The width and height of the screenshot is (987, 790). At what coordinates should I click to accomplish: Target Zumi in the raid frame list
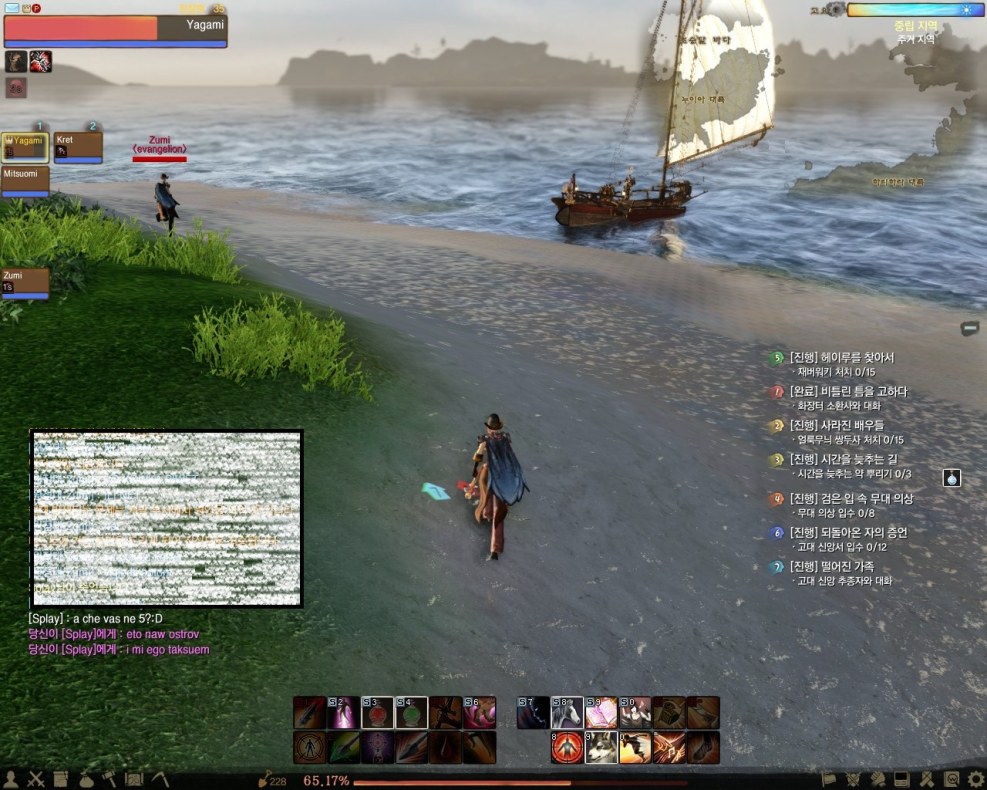coord(25,283)
